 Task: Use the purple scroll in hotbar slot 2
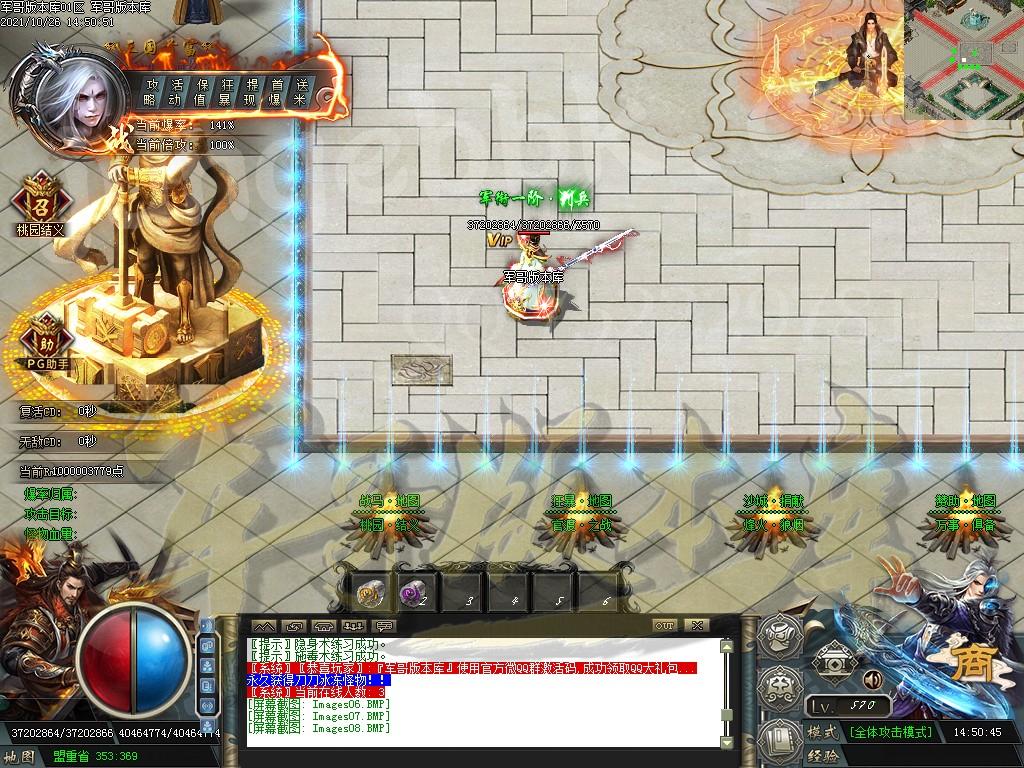click(x=412, y=594)
